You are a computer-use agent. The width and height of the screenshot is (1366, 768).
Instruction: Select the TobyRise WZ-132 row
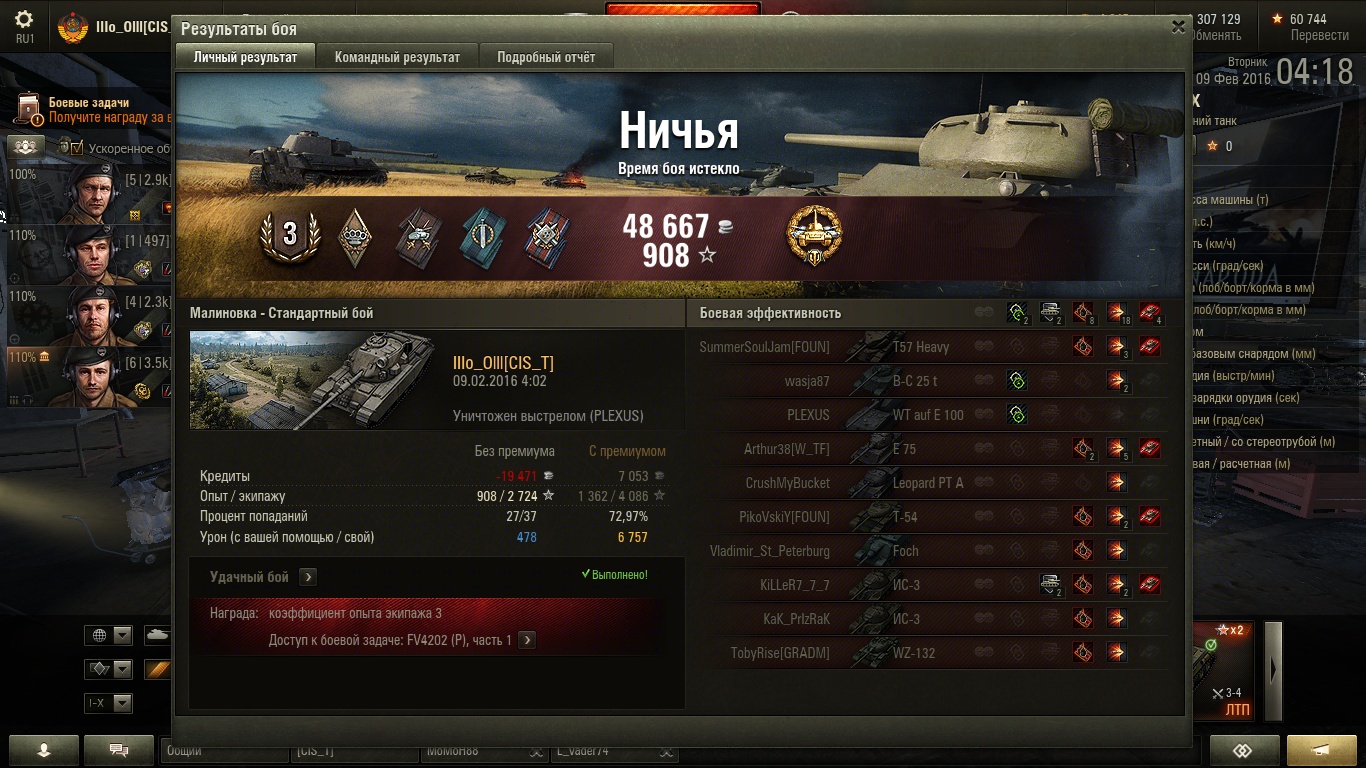[930, 653]
